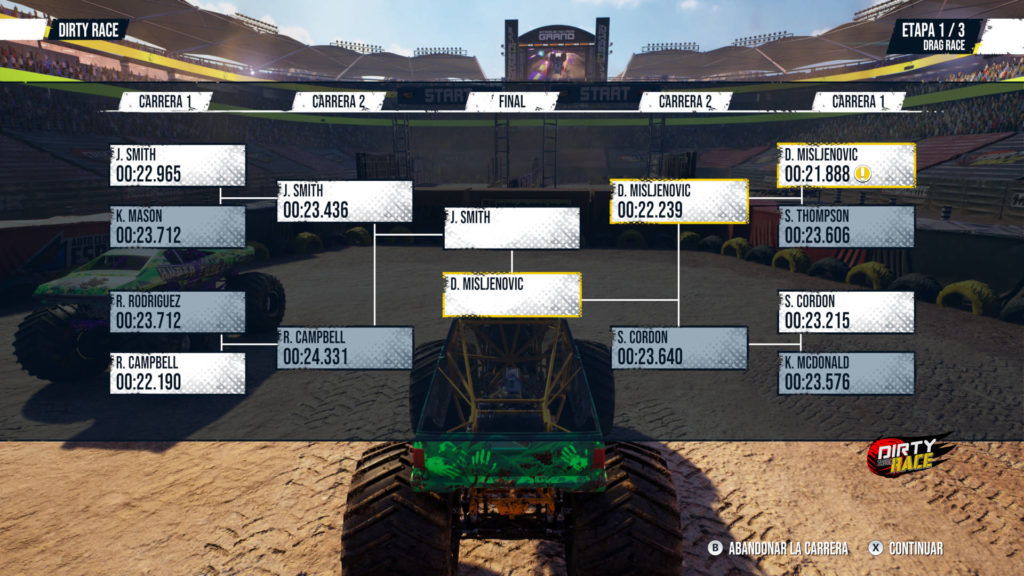The image size is (1024, 576).
Task: Select J. Smith's 00:23.436 entry
Action: tap(345, 201)
